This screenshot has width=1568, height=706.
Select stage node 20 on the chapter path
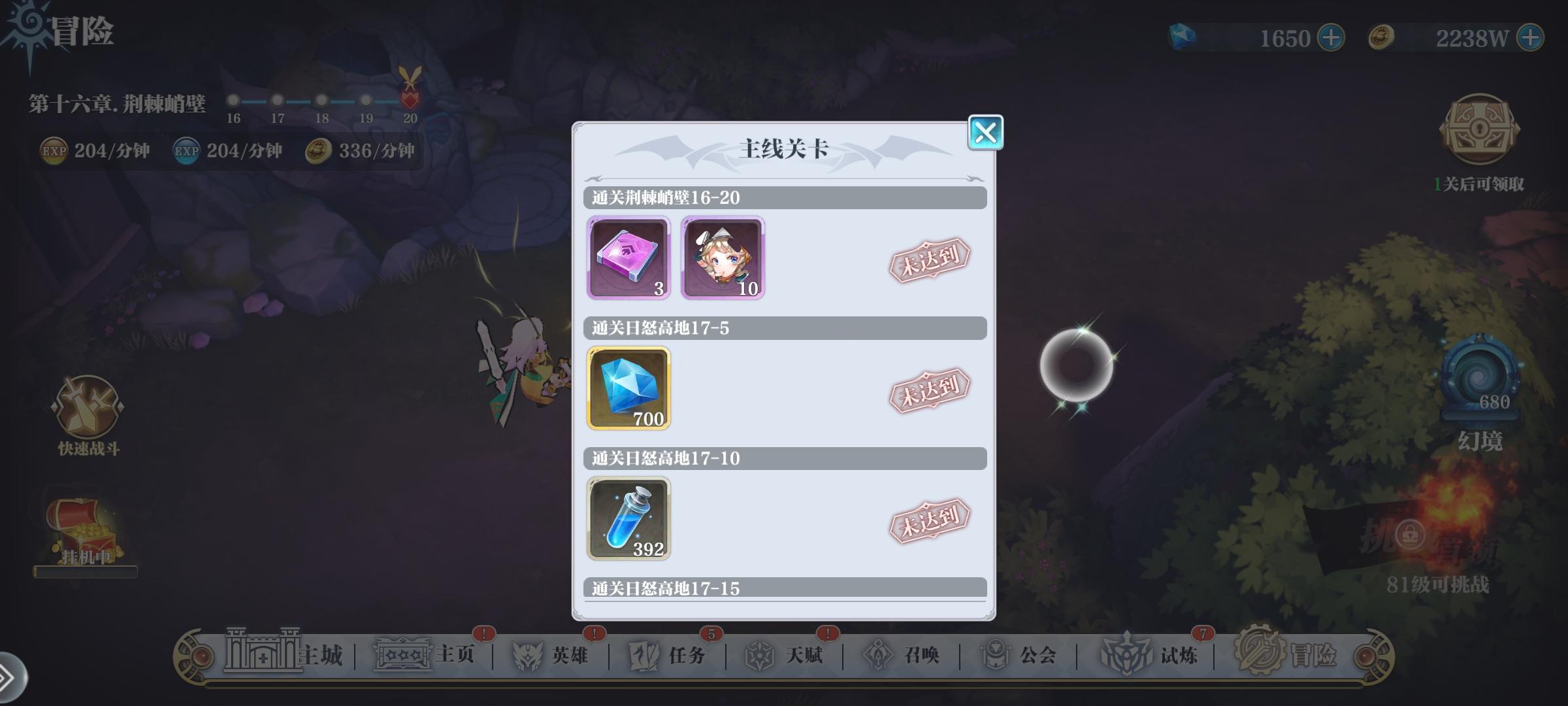(411, 99)
